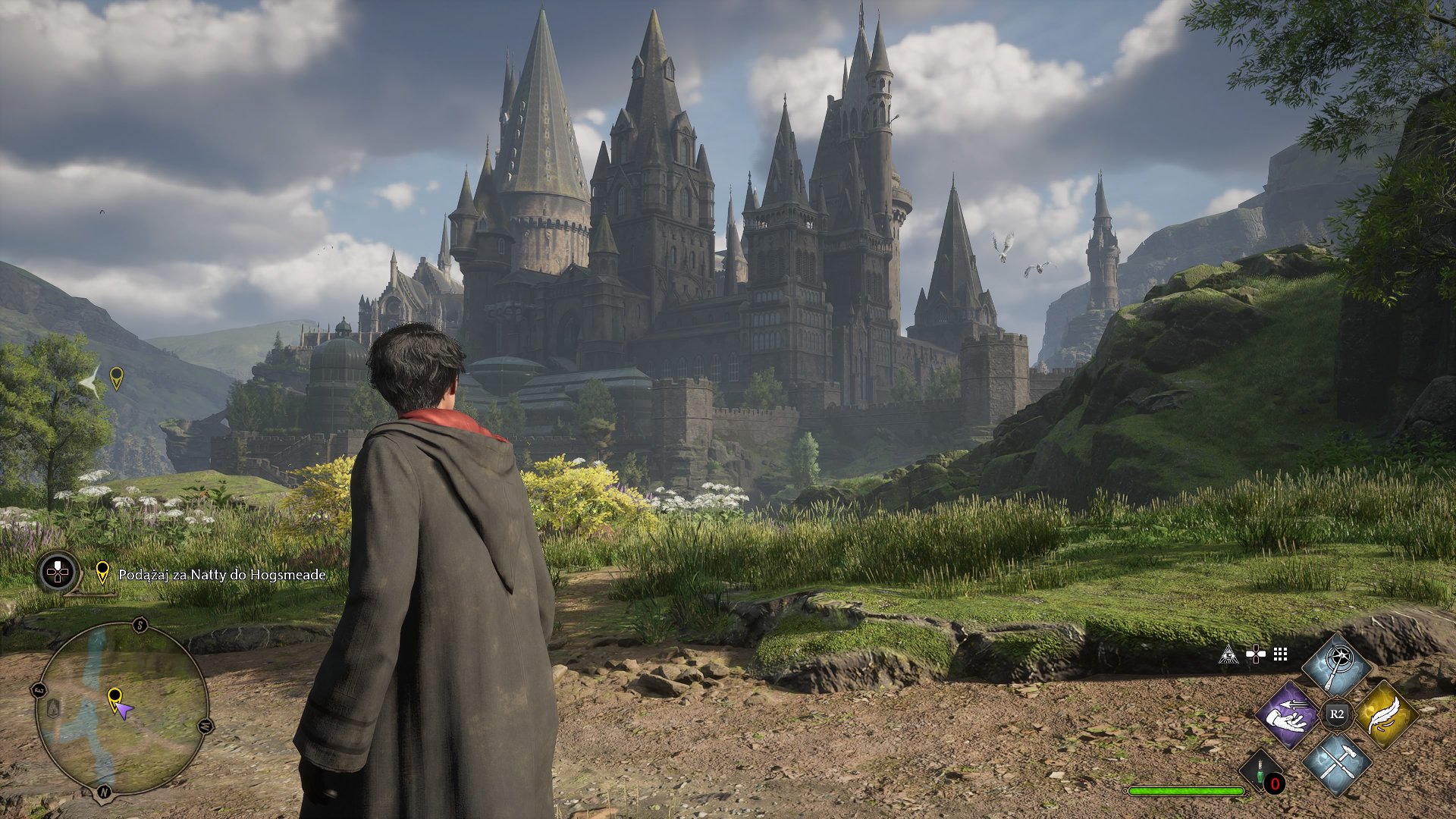This screenshot has height=819, width=1456.
Task: Cast the yellow feather Levioso spell
Action: [1385, 714]
